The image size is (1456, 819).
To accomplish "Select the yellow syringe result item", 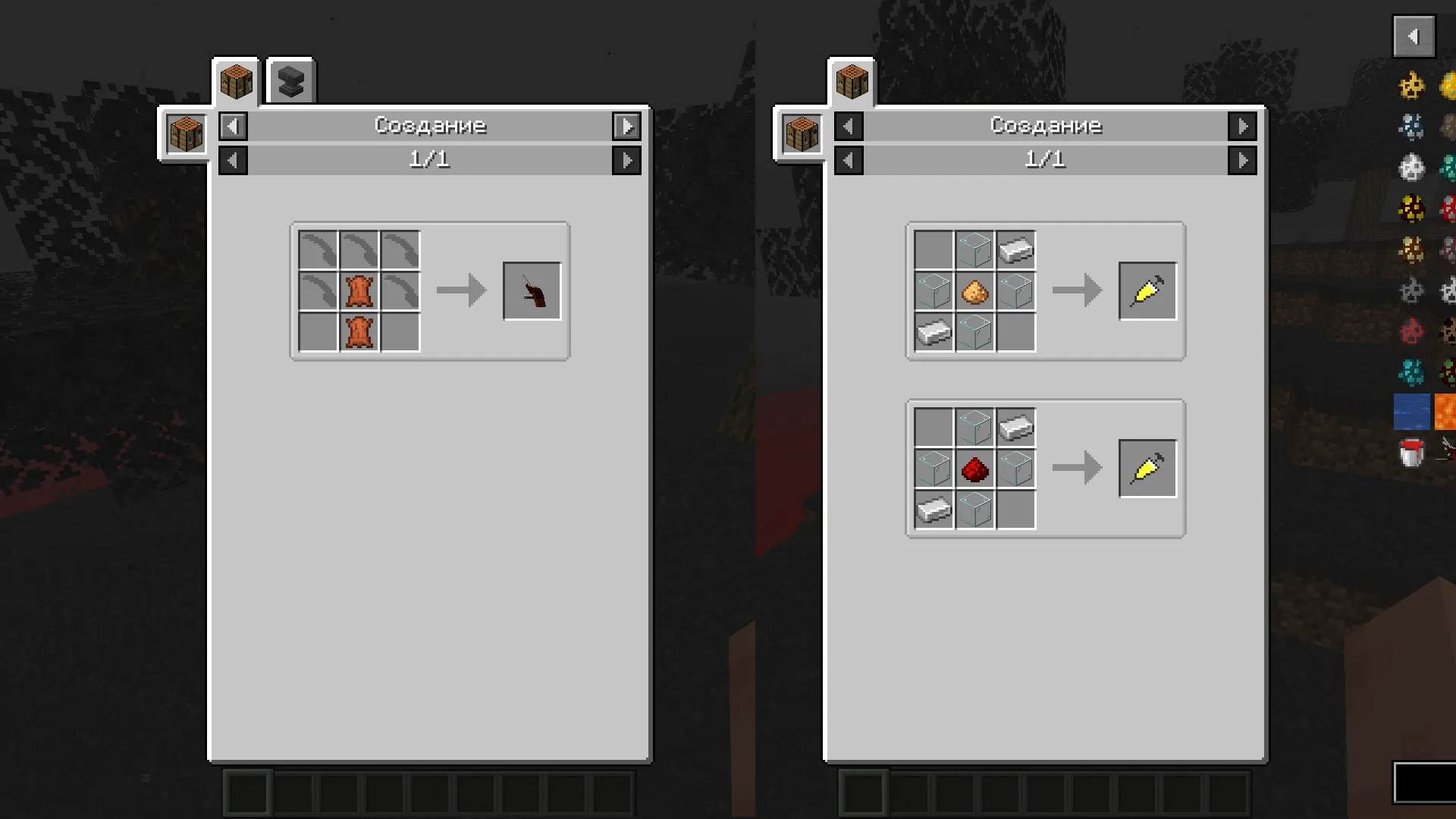I will click(1147, 290).
